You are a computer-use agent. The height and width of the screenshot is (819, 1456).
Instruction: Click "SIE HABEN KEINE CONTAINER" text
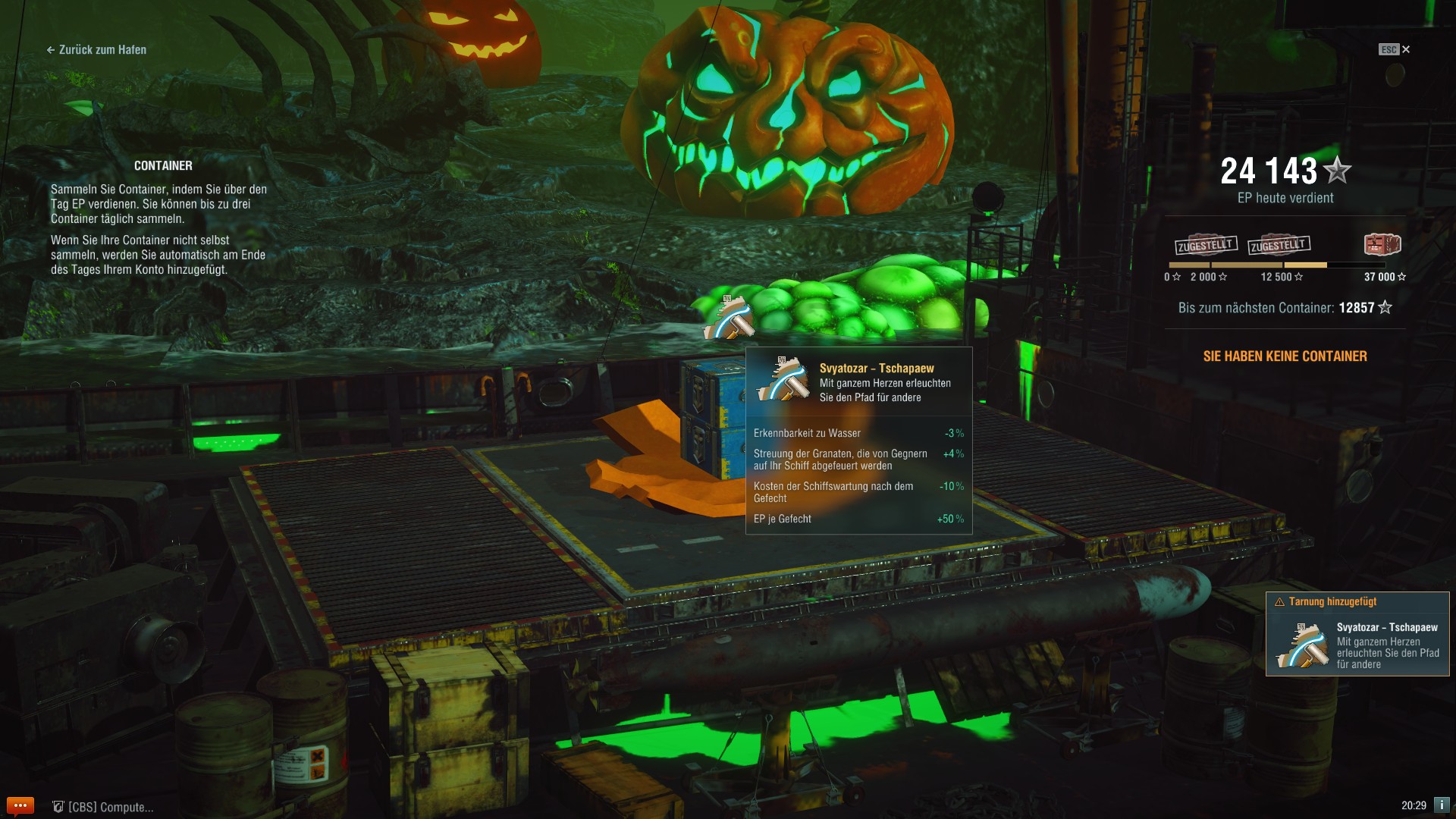pos(1284,356)
